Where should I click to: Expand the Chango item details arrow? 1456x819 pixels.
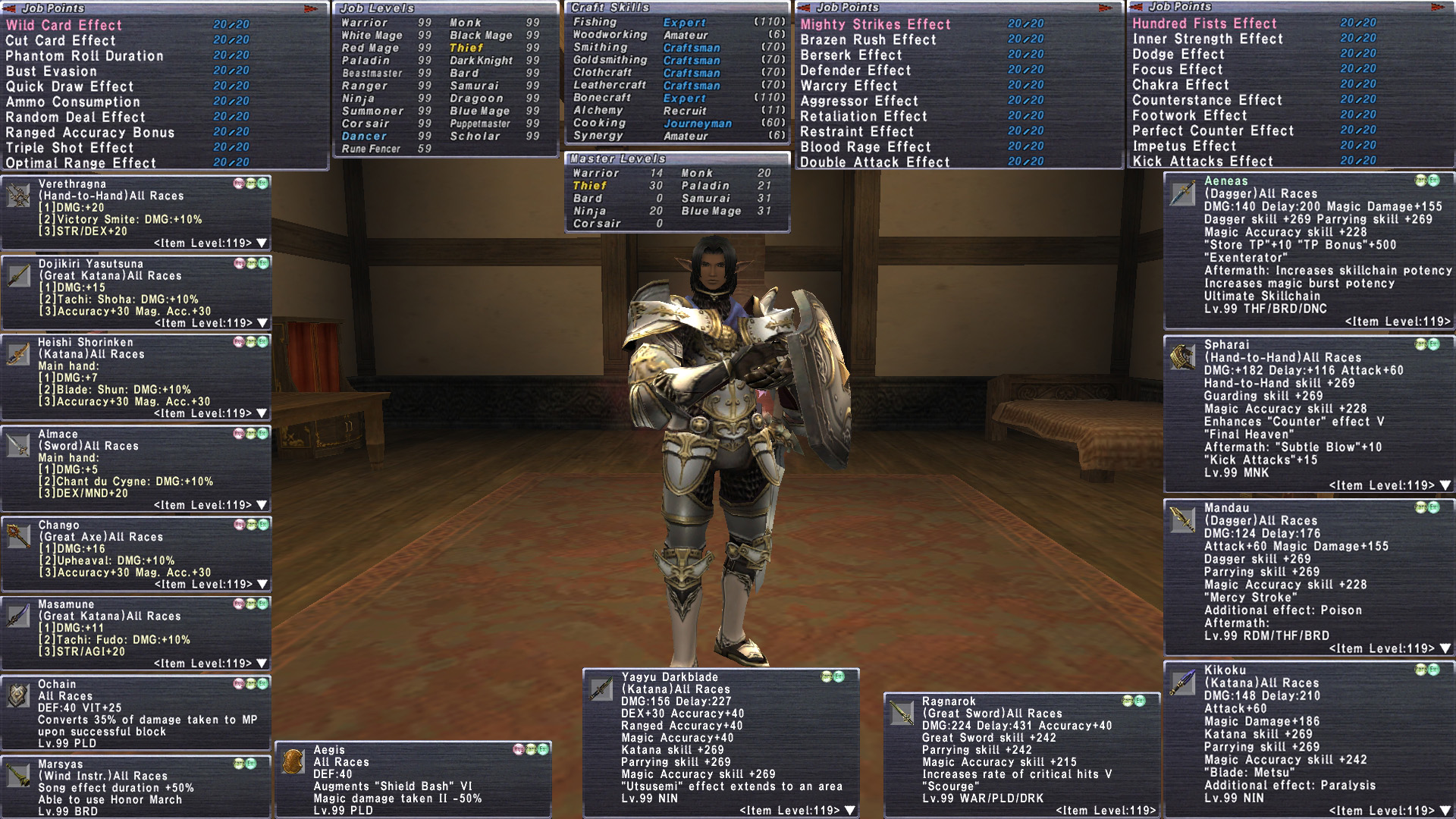coord(262,585)
